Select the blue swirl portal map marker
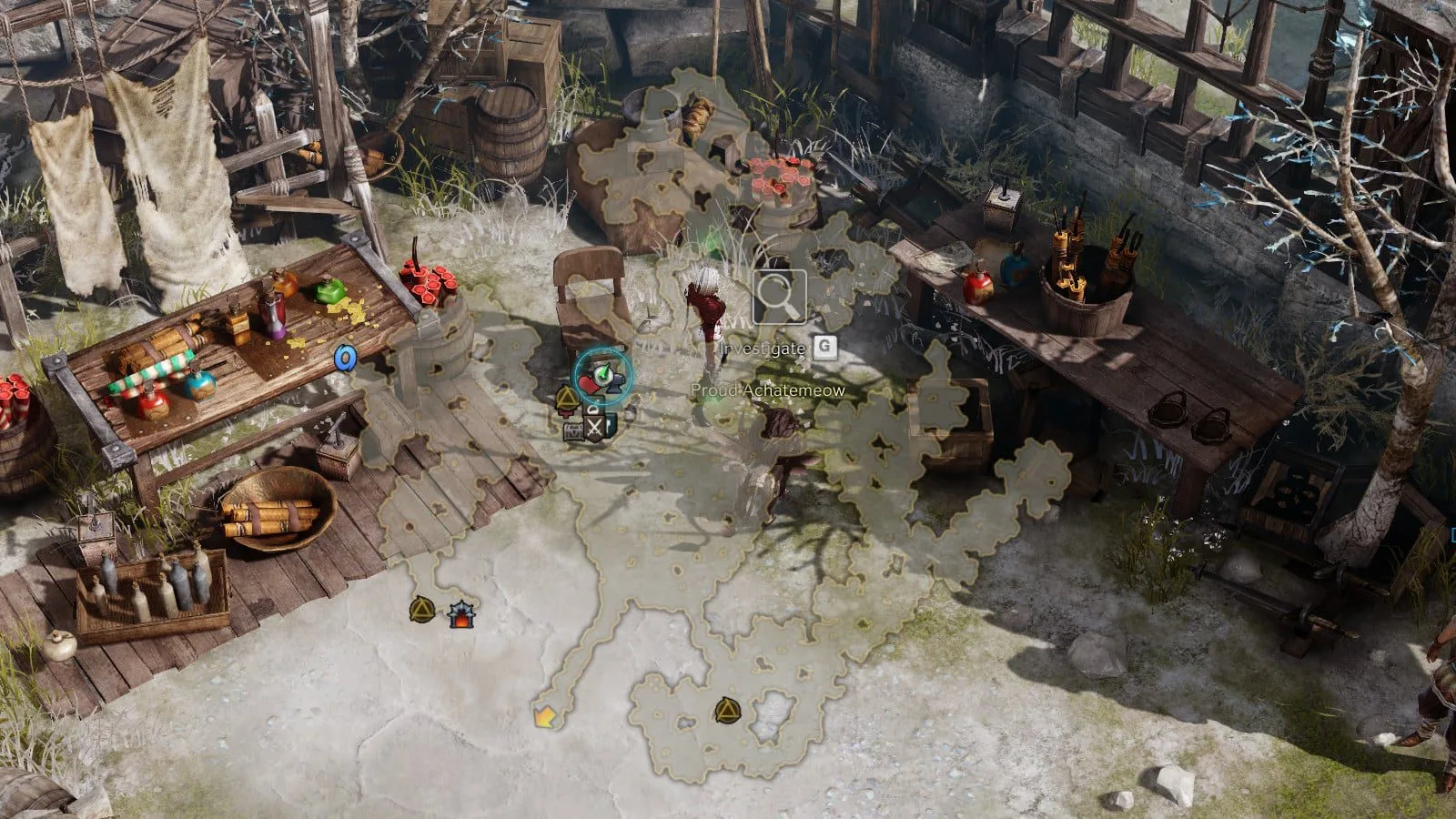The width and height of the screenshot is (1456, 819). click(345, 358)
